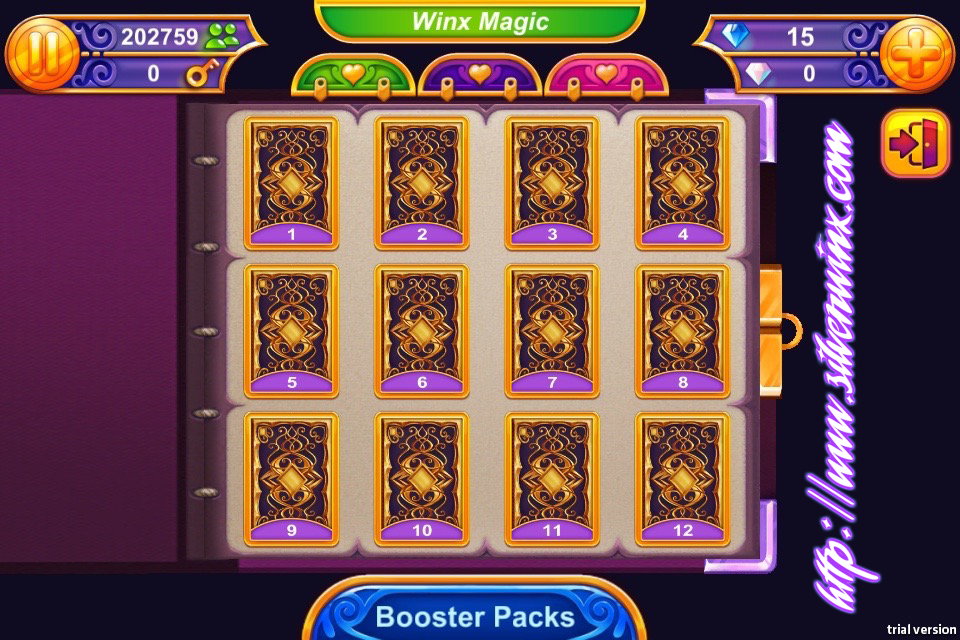Screen dimensions: 960x640
Task: Open the Booster Packs shop
Action: pyautogui.click(x=473, y=613)
